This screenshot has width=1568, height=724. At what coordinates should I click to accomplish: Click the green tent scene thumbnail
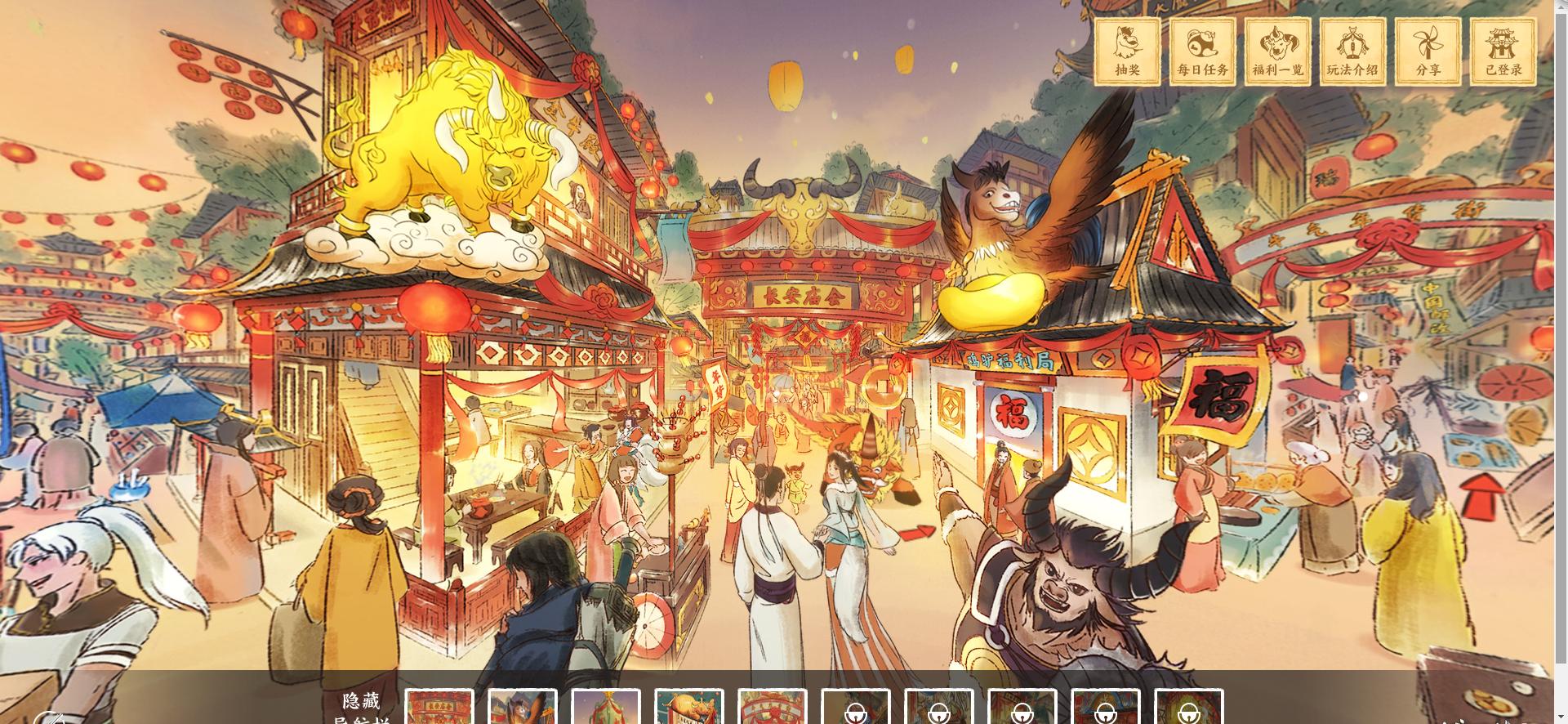coord(604,708)
